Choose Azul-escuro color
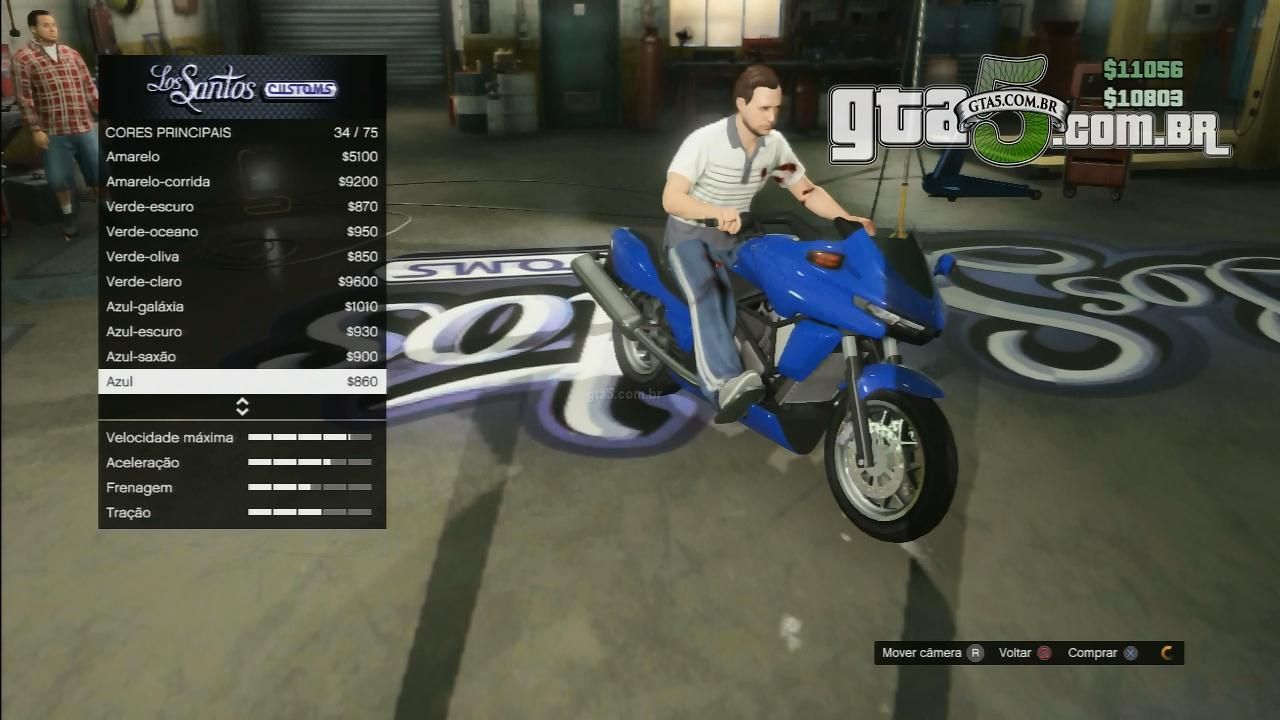The width and height of the screenshot is (1280, 720). pyautogui.click(x=241, y=332)
